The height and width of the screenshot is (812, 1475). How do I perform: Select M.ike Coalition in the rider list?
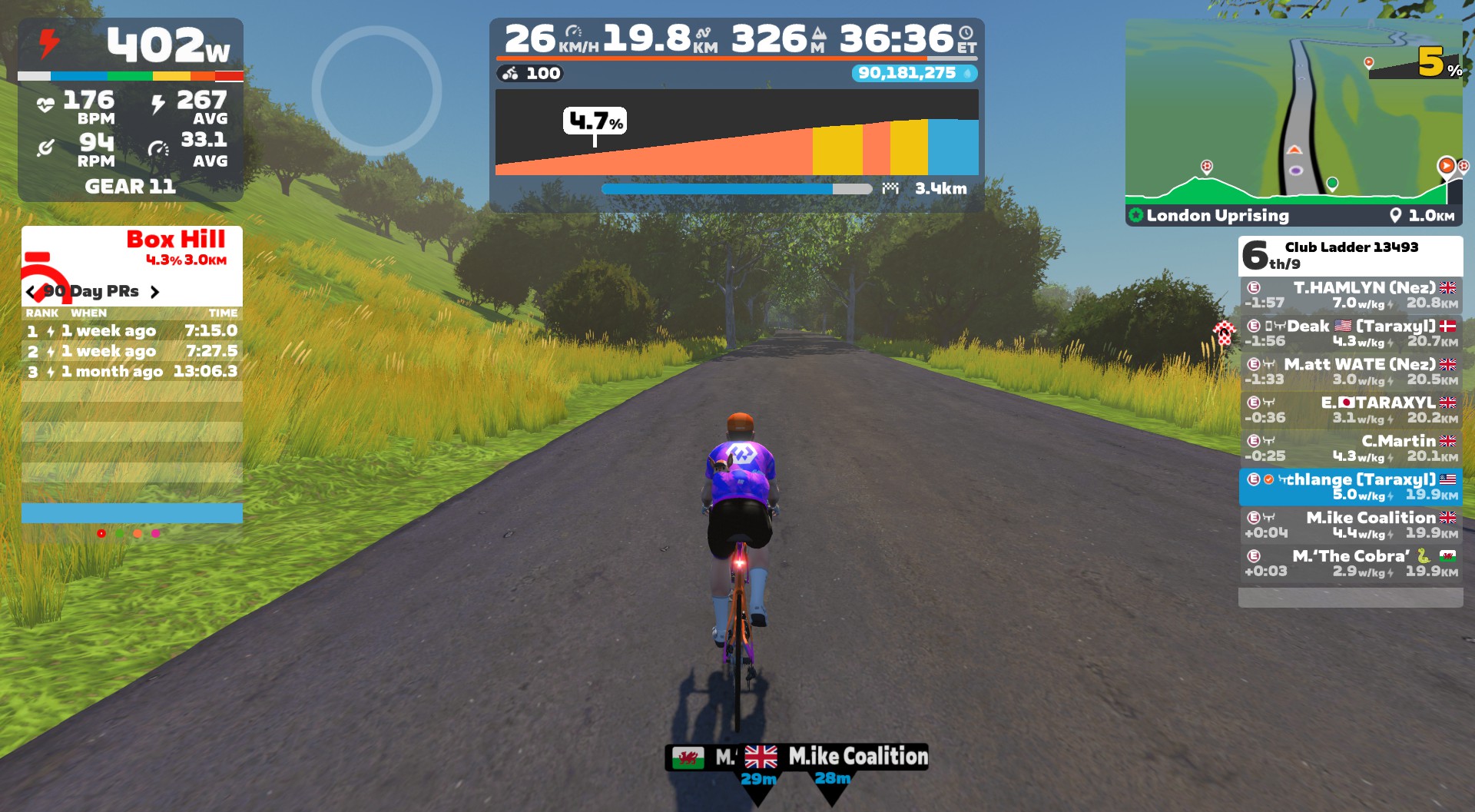1351,525
